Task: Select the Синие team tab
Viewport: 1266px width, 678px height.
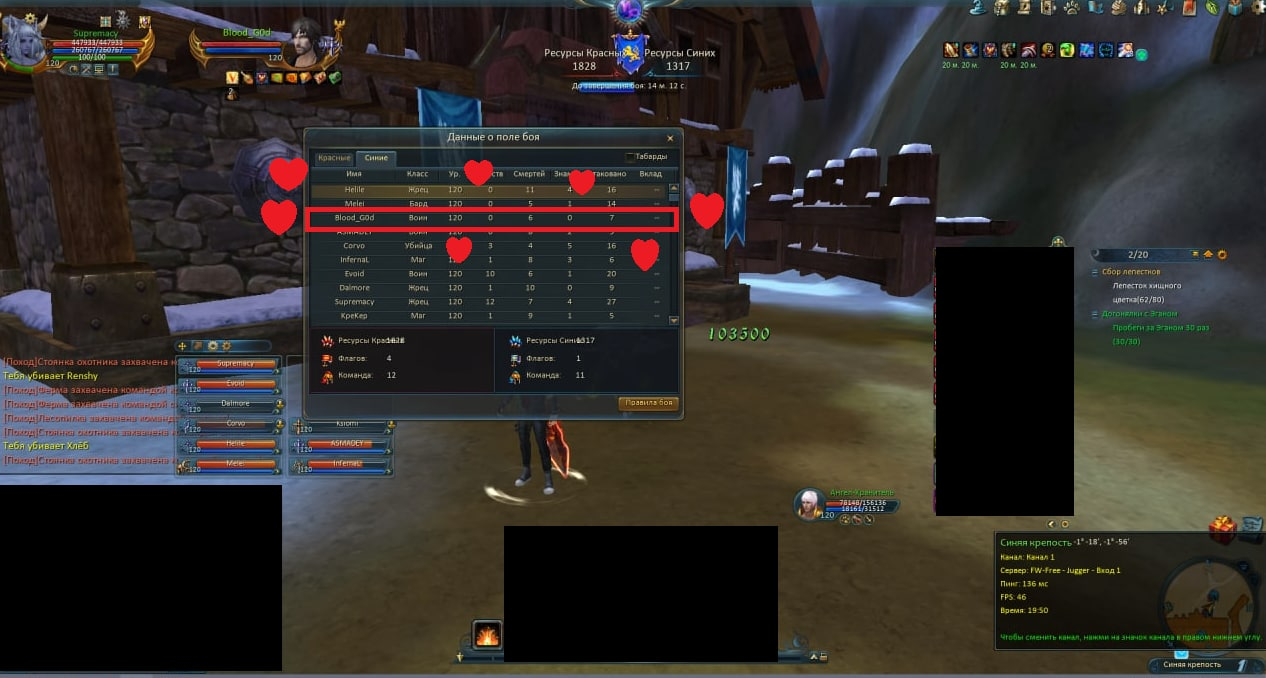Action: pyautogui.click(x=377, y=158)
